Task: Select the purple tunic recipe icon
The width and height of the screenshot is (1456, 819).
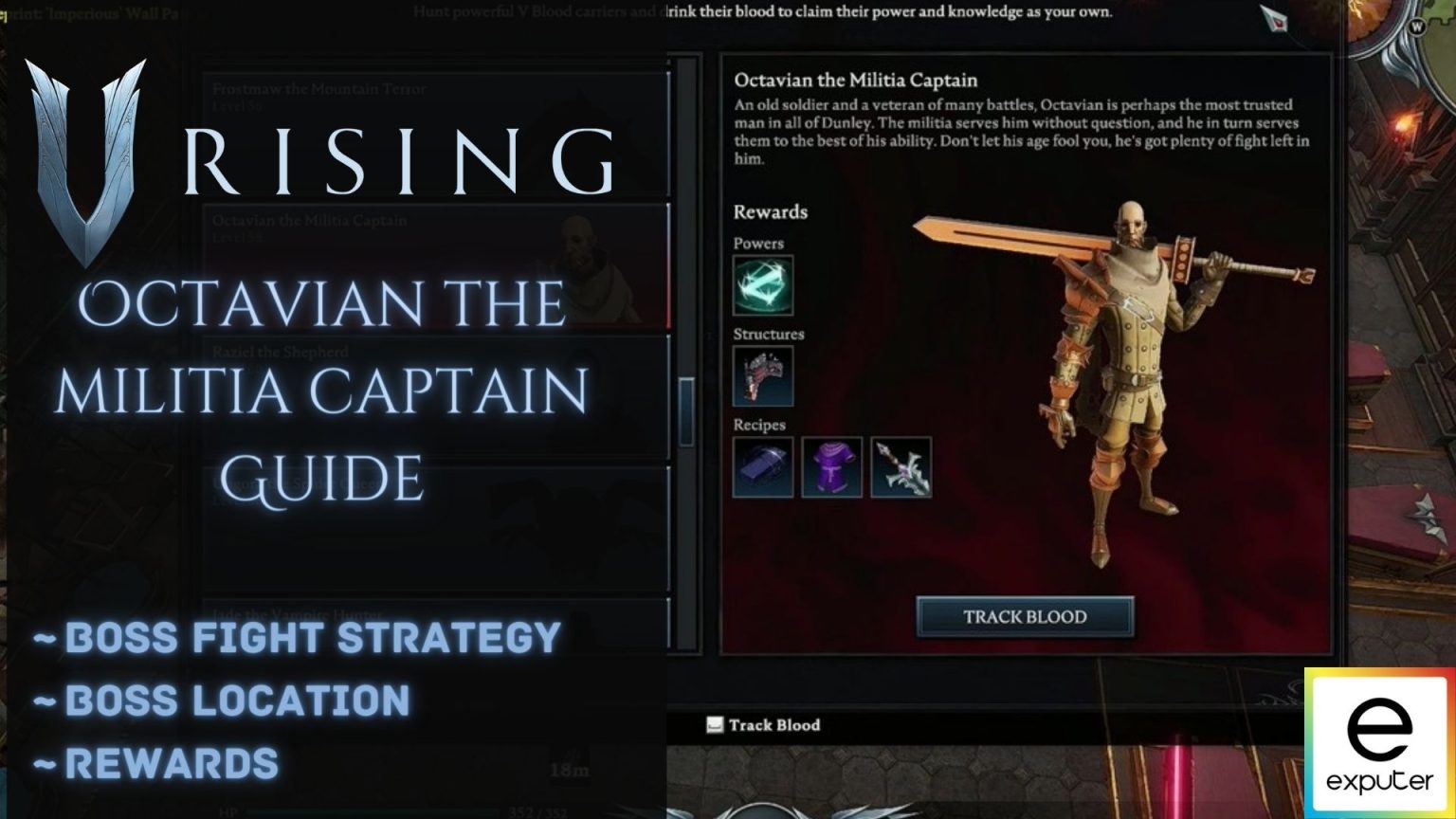Action: [831, 467]
